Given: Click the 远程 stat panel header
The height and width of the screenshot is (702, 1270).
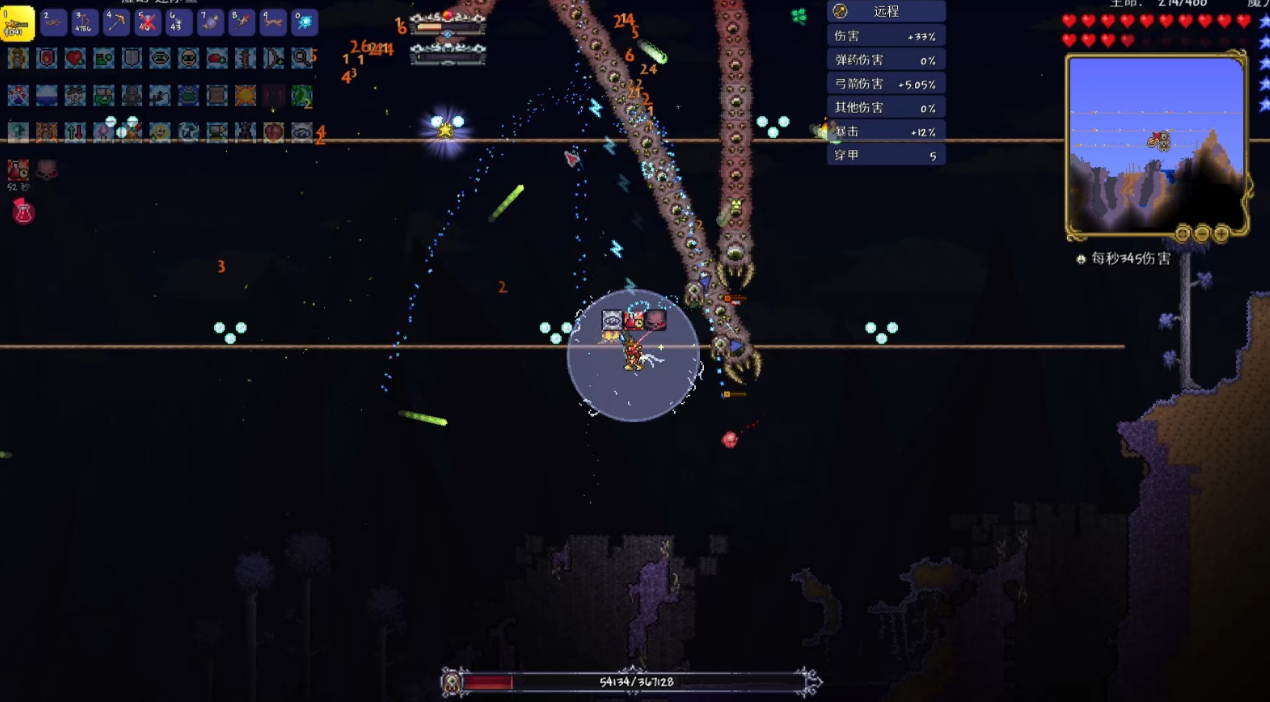Looking at the screenshot, I should [886, 11].
